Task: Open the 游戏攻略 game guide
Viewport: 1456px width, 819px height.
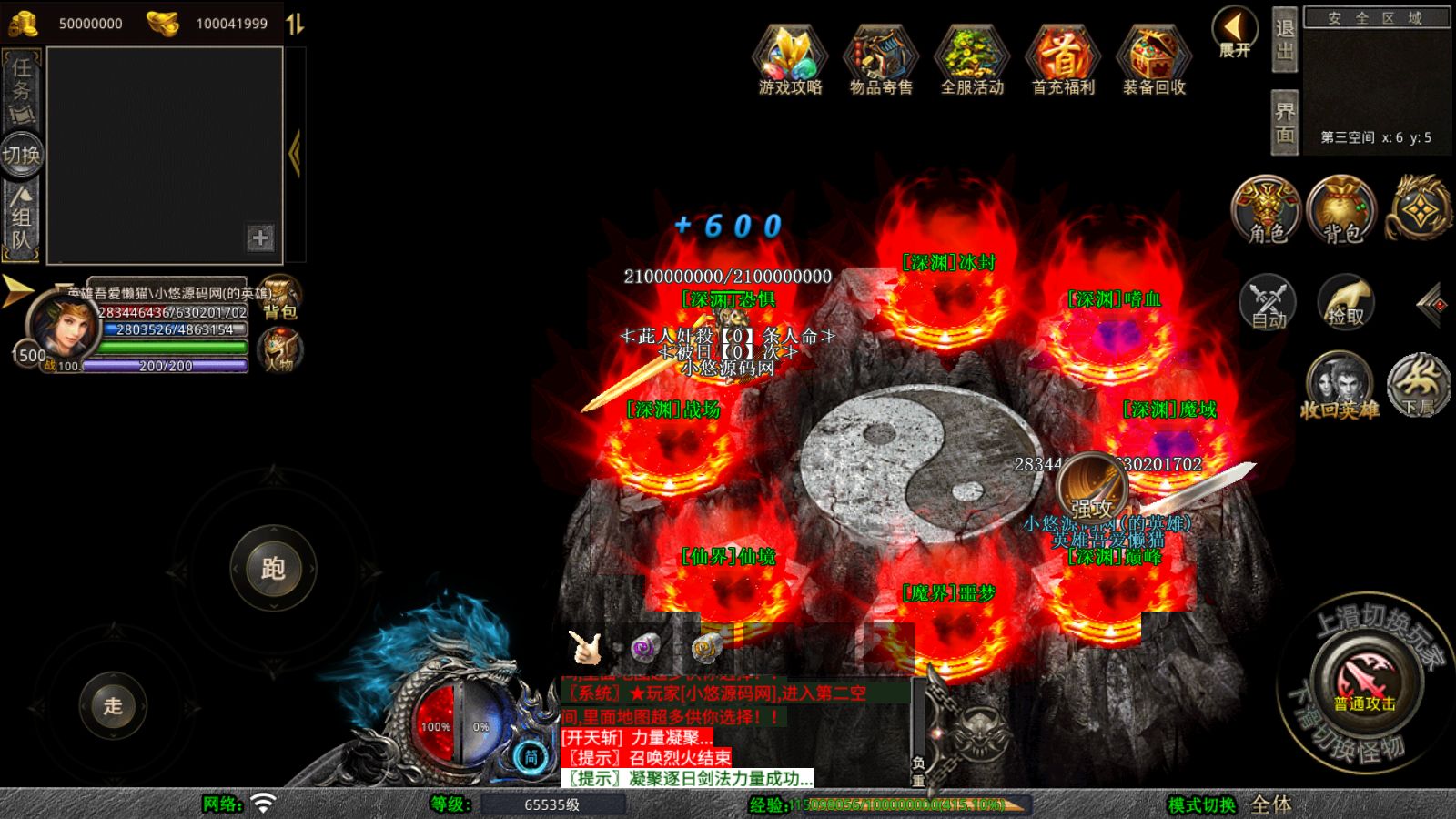Action: (790, 59)
